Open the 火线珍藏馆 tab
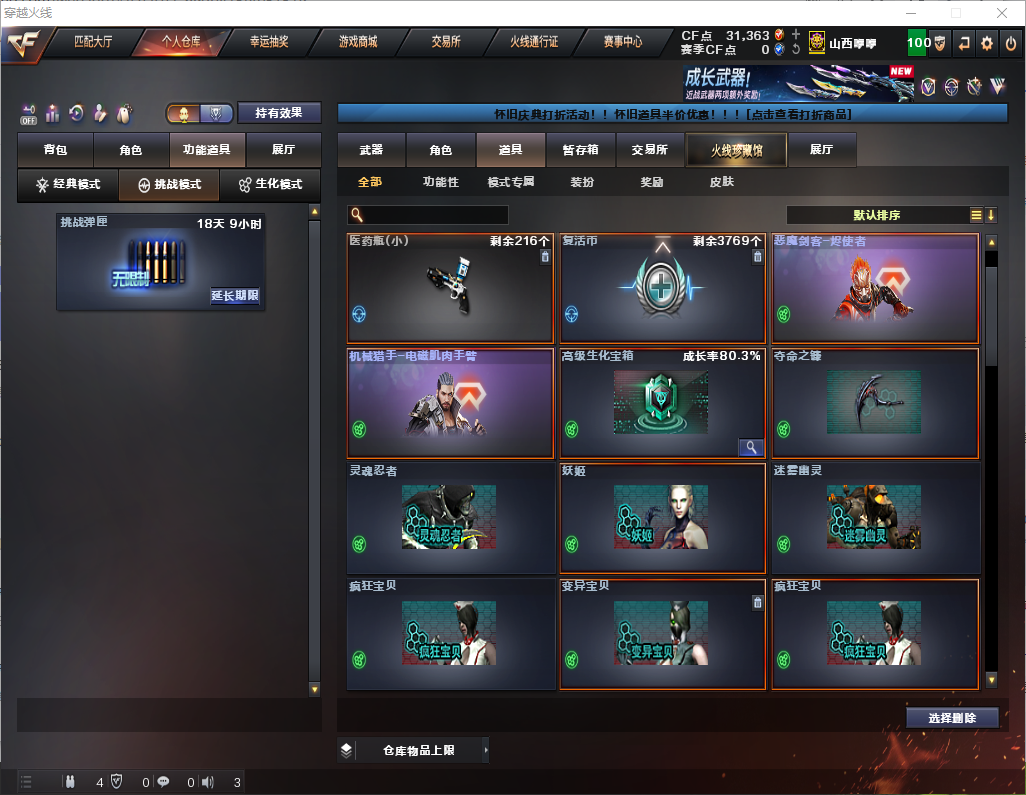The height and width of the screenshot is (795, 1026). coord(736,150)
